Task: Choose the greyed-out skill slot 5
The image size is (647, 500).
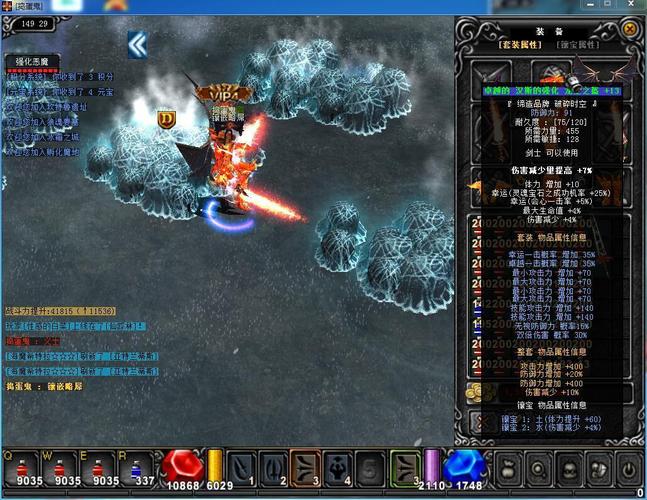Action: pyautogui.click(x=371, y=467)
